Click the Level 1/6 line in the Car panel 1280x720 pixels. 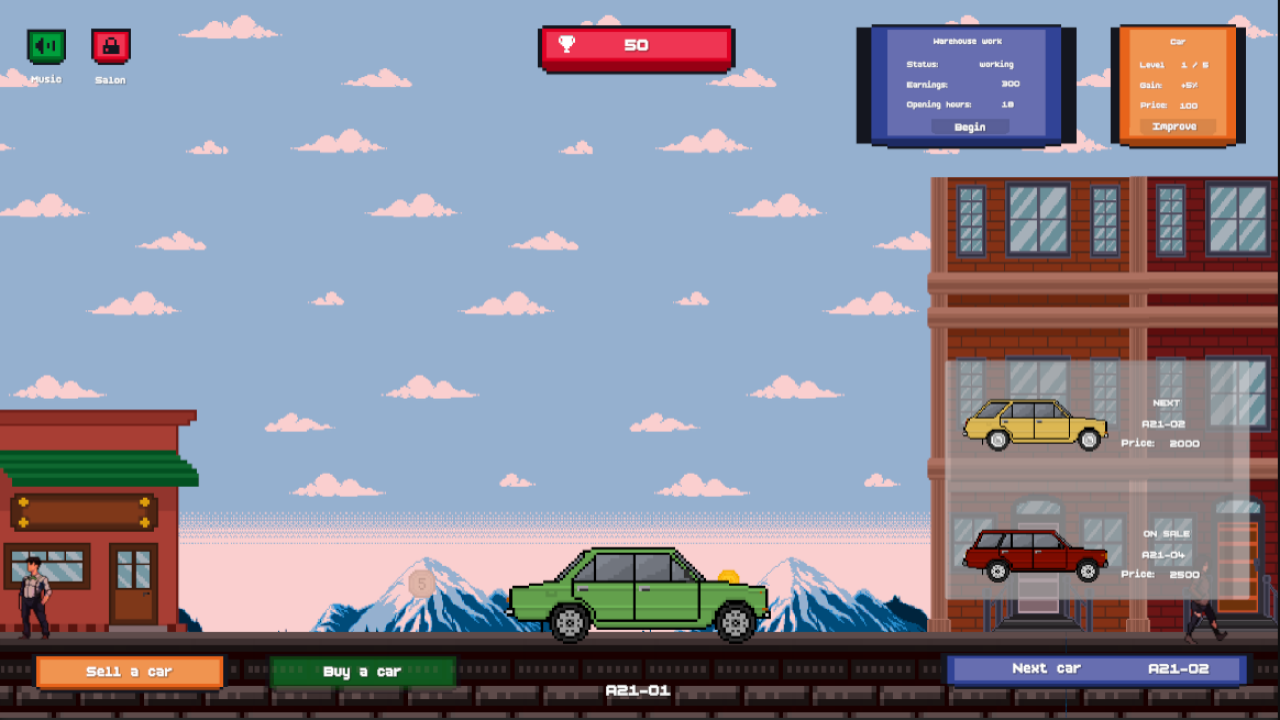1175,64
